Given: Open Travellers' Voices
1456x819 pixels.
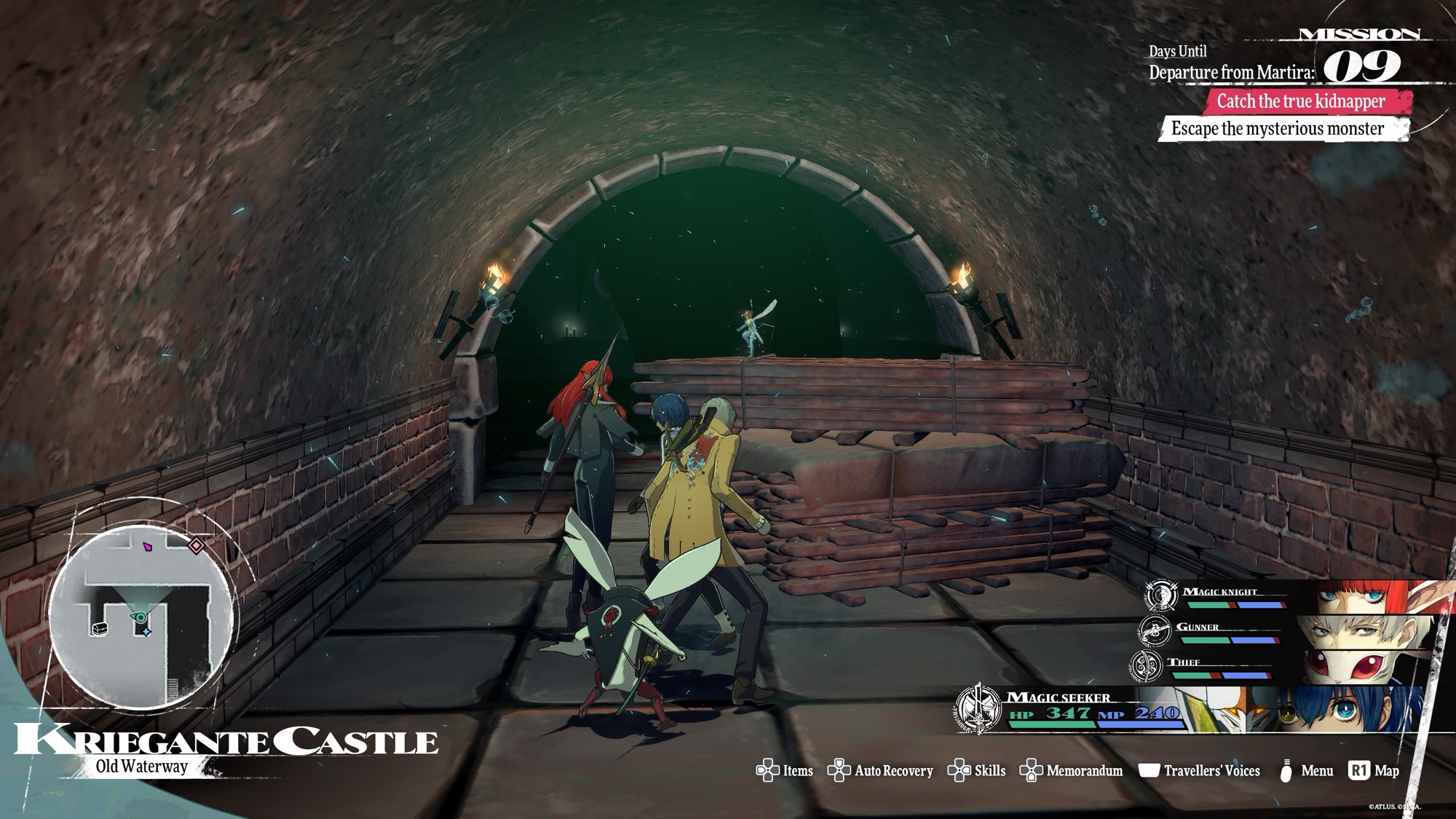Looking at the screenshot, I should coord(1199,771).
